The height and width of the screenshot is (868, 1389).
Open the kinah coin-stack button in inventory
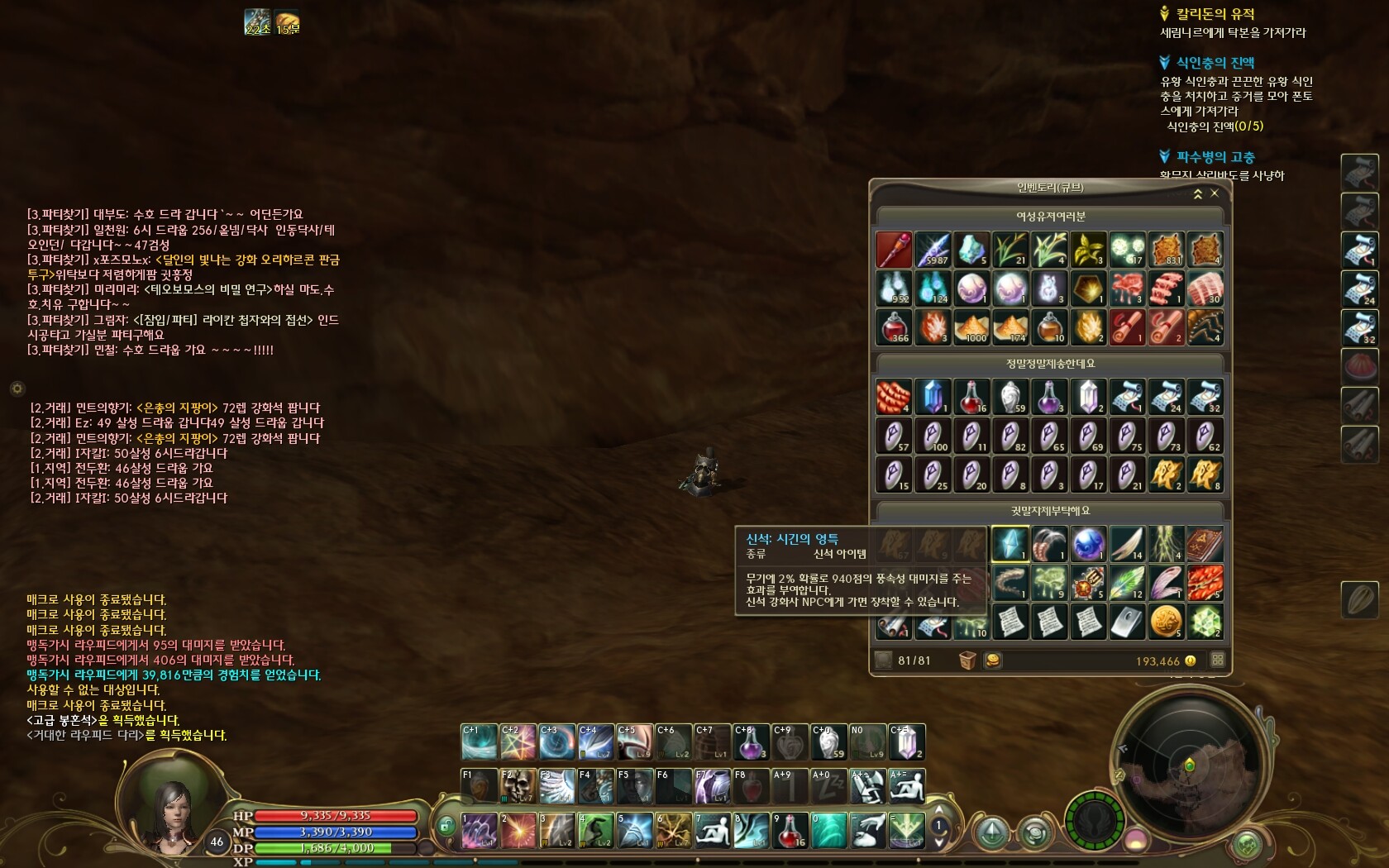point(993,661)
